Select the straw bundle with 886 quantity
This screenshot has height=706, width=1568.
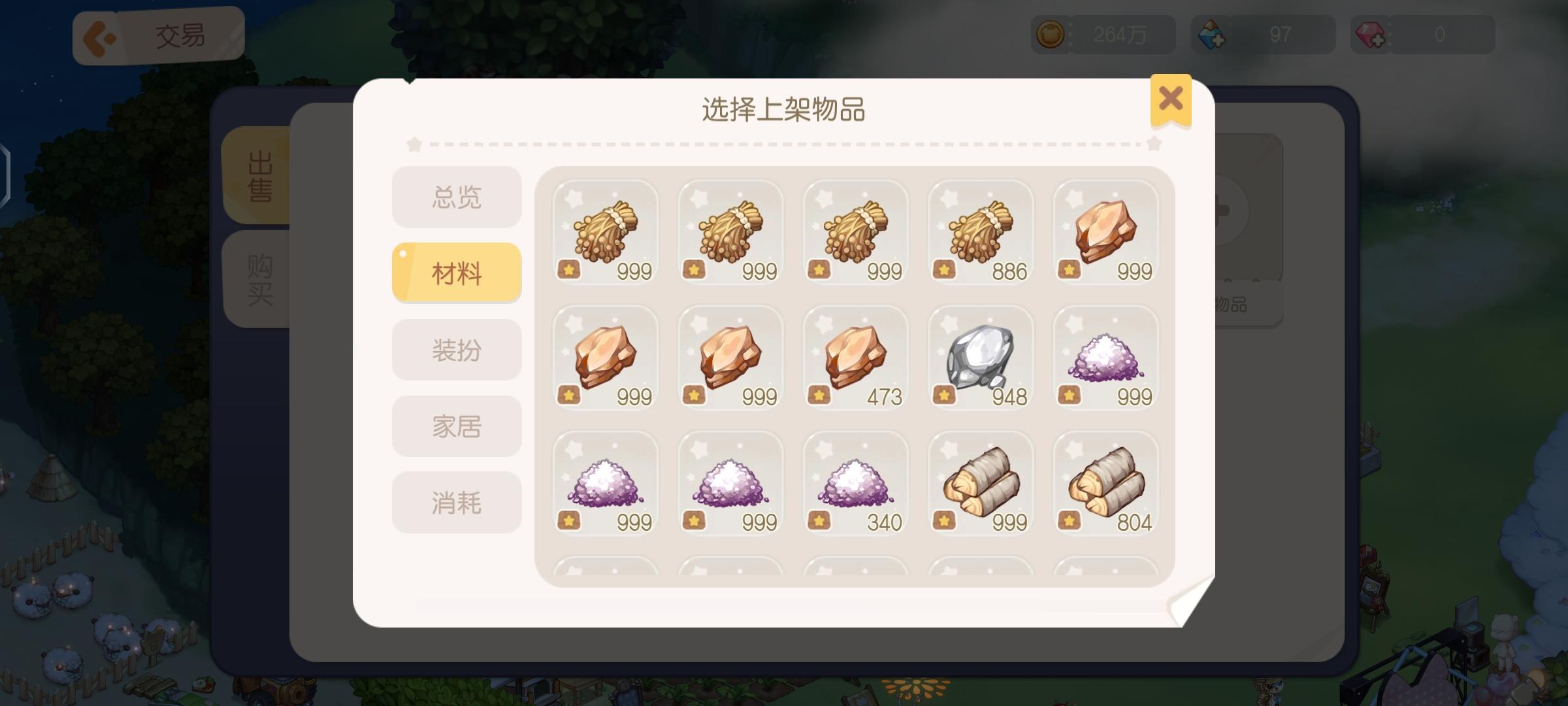[980, 232]
